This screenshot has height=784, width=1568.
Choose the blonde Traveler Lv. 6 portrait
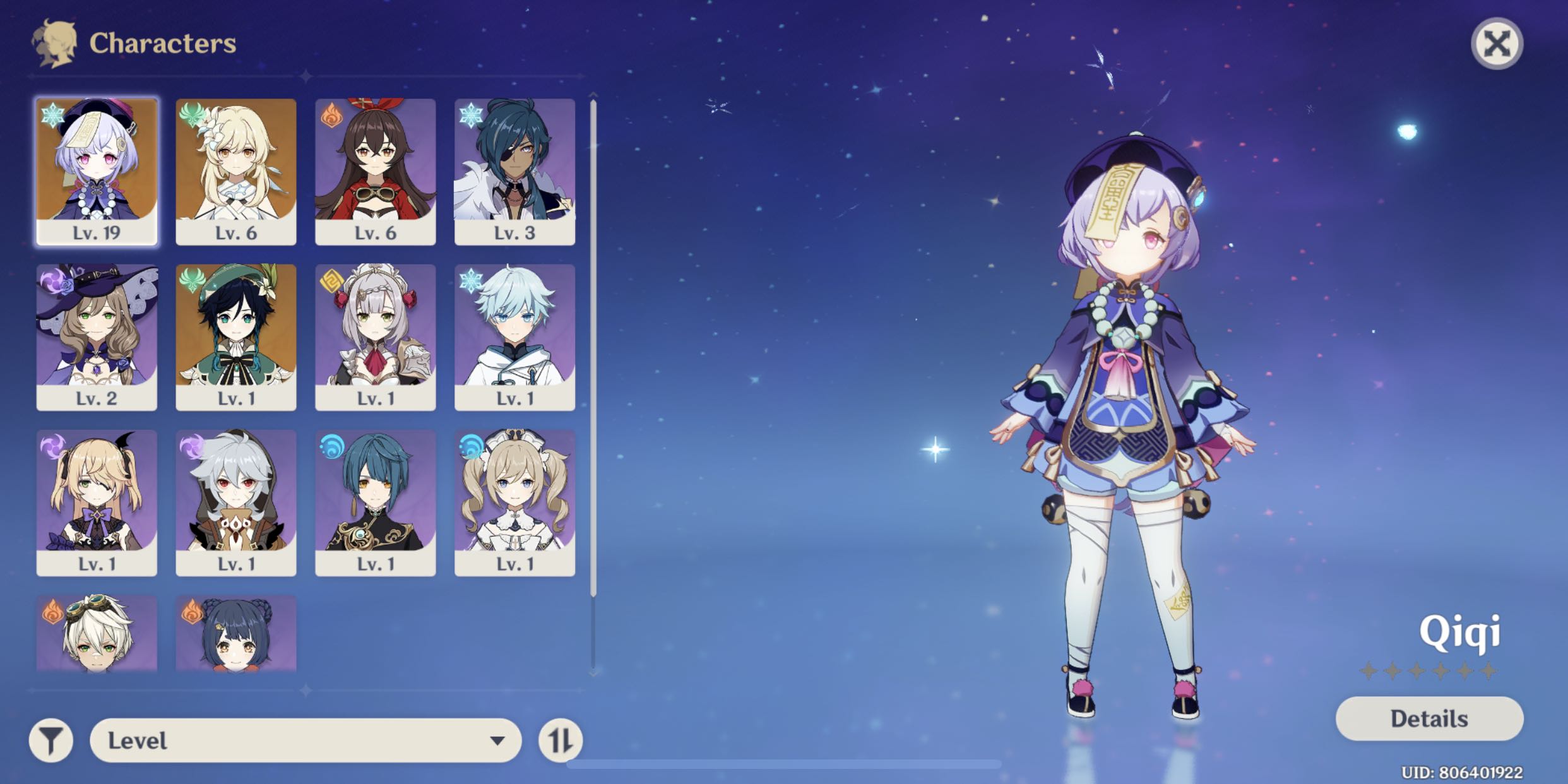pyautogui.click(x=236, y=171)
